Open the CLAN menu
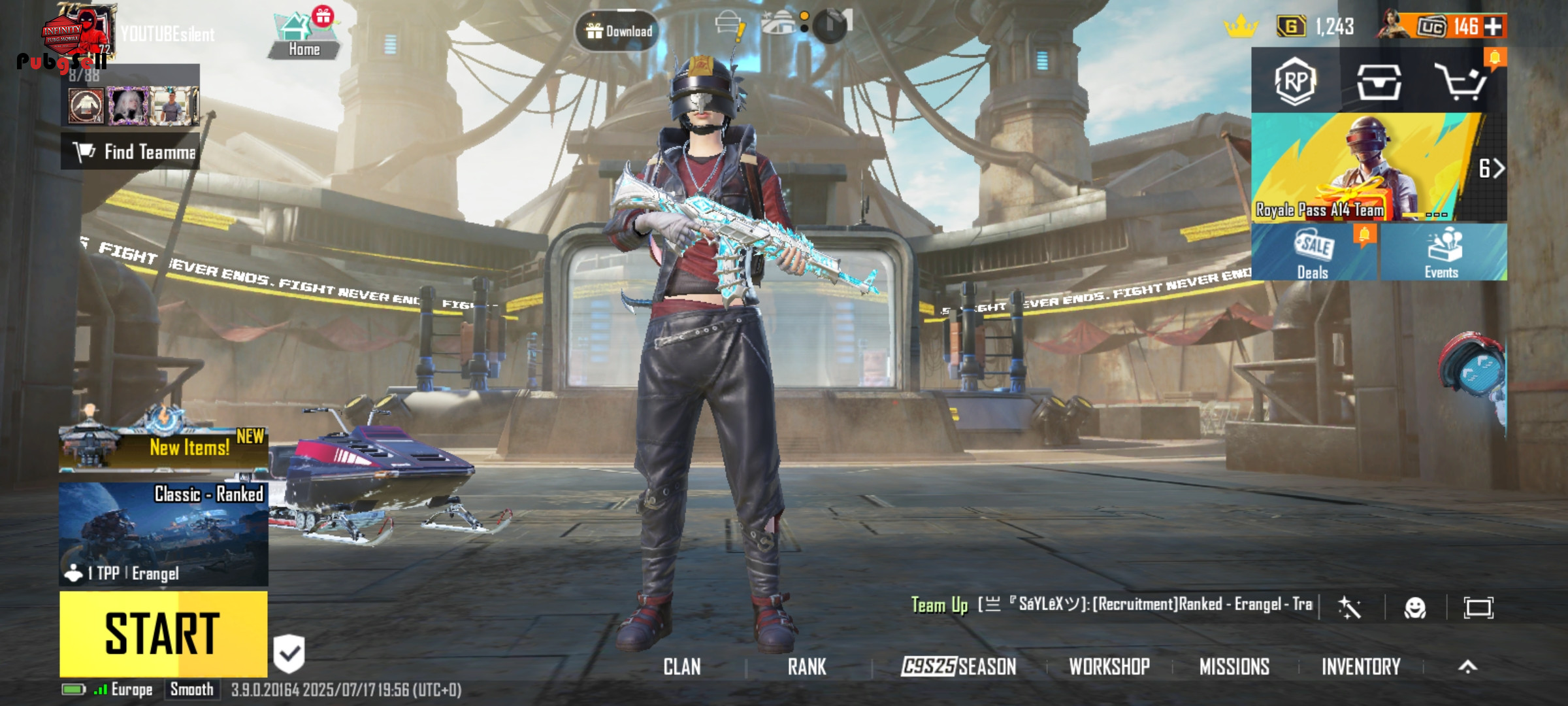This screenshot has height=706, width=1568. click(682, 667)
